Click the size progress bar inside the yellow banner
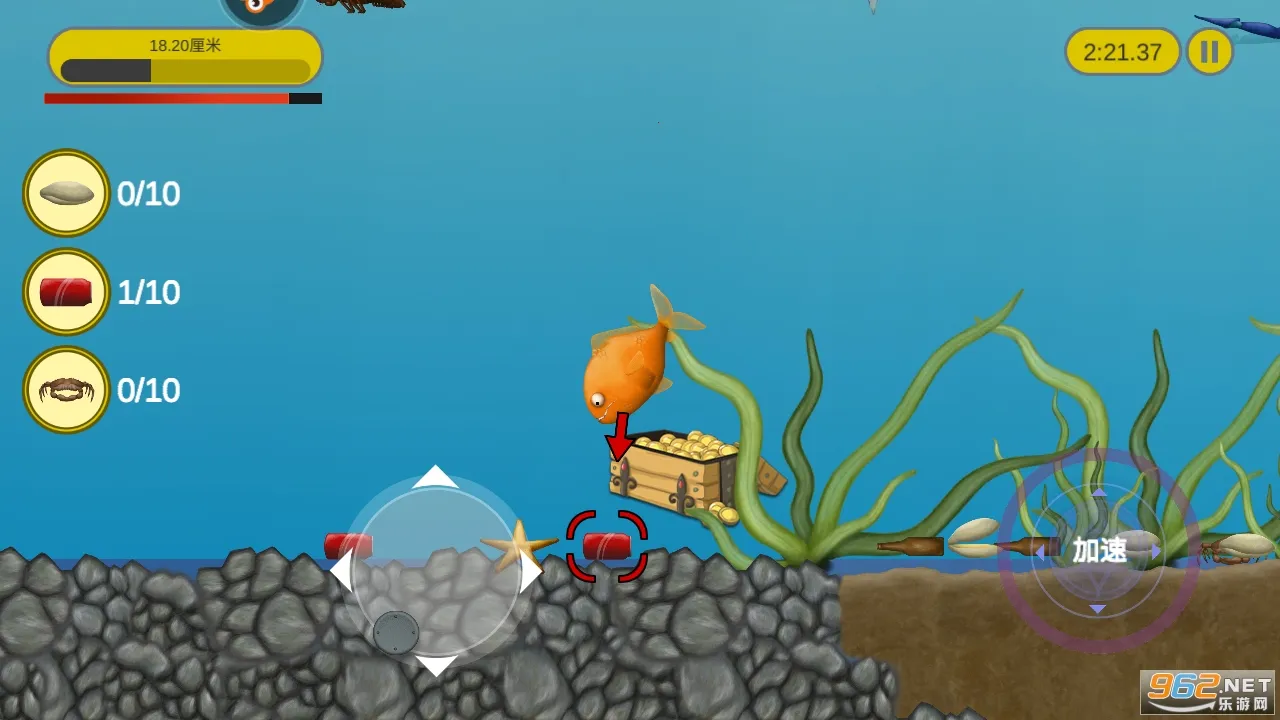The image size is (1280, 720). pyautogui.click(x=184, y=70)
